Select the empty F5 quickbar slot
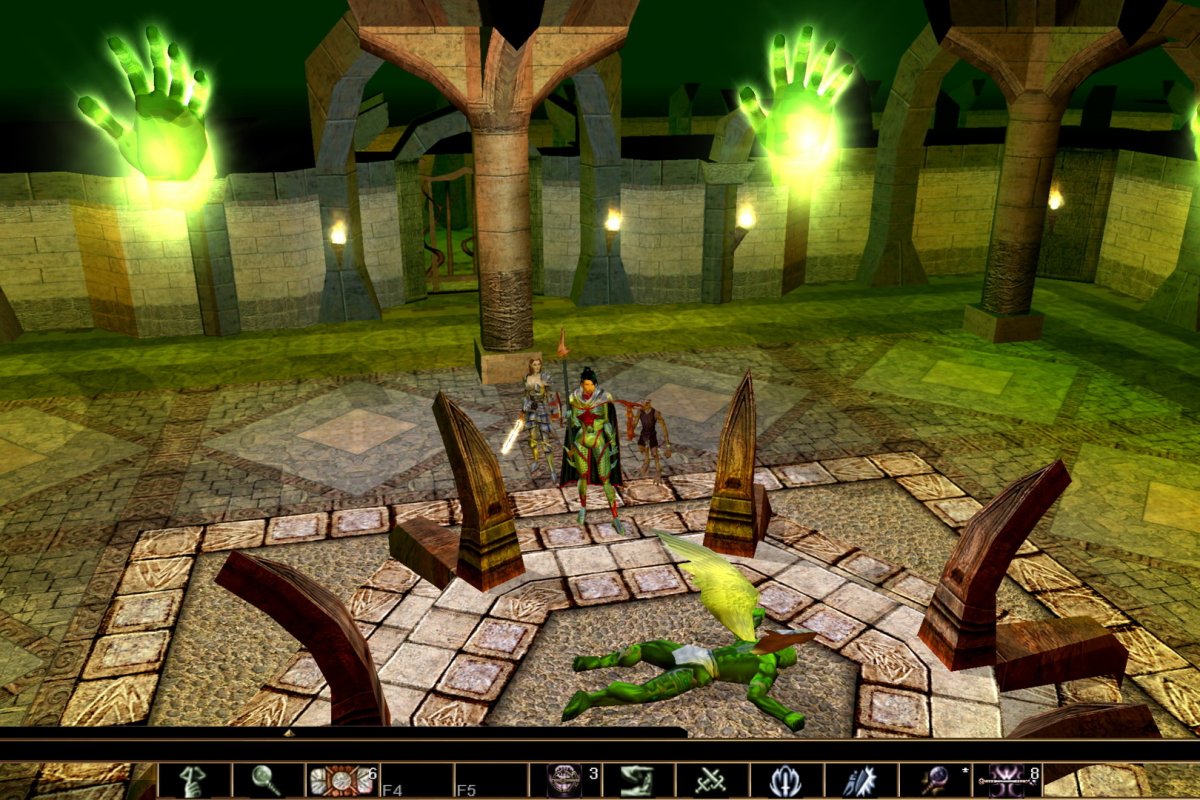Image resolution: width=1200 pixels, height=800 pixels. pyautogui.click(x=490, y=780)
